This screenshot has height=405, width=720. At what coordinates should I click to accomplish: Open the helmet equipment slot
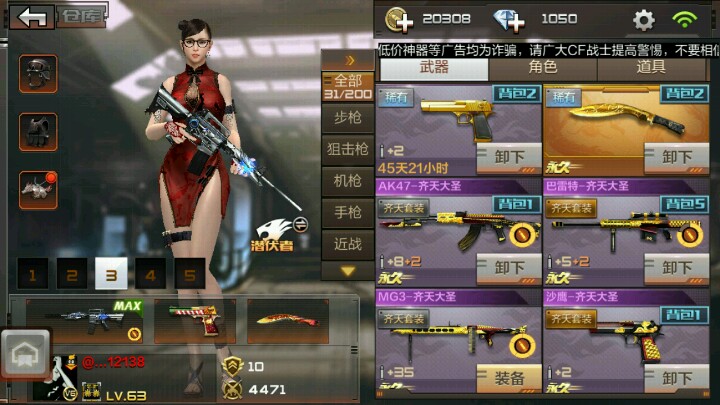[x=38, y=74]
